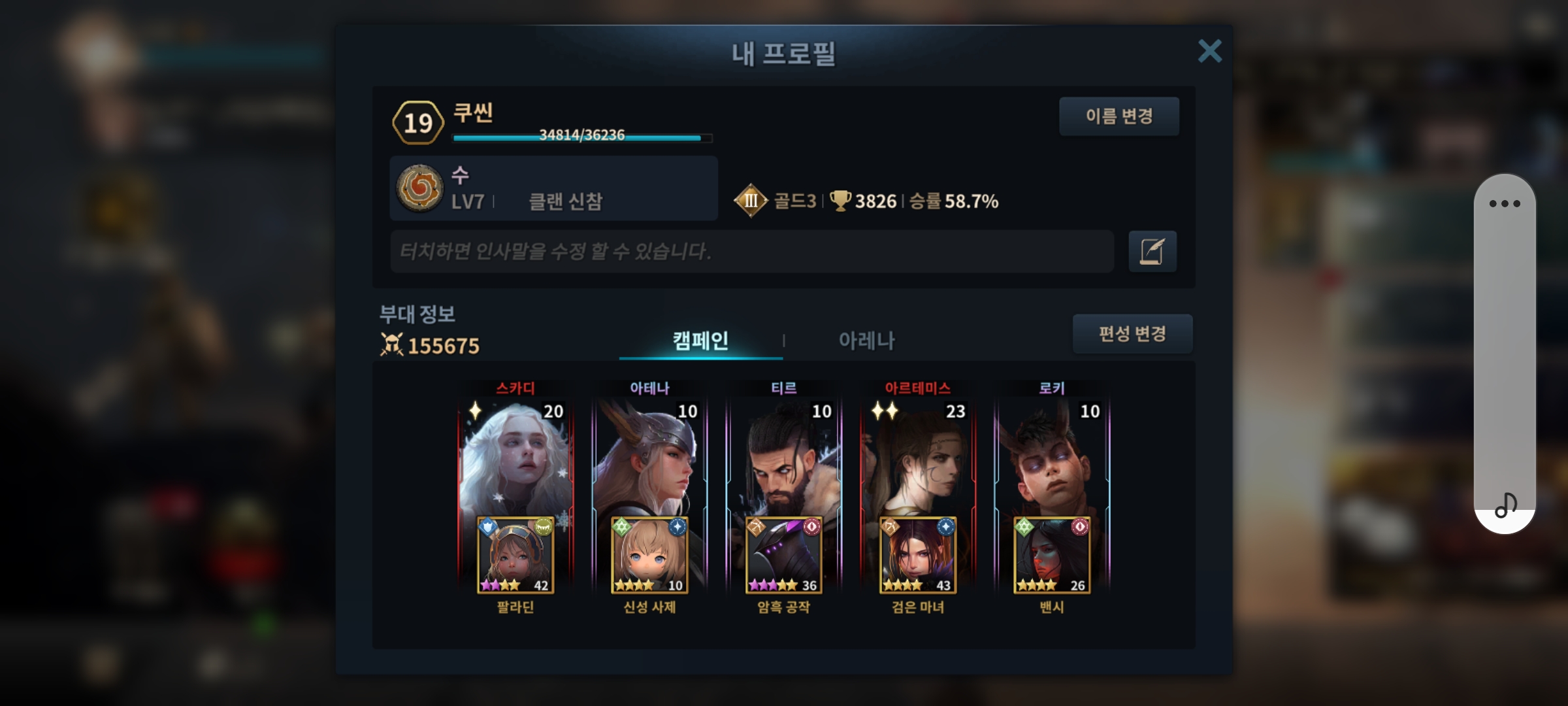1568x706 pixels.
Task: Switch to the 아레나 tab
Action: (x=866, y=341)
